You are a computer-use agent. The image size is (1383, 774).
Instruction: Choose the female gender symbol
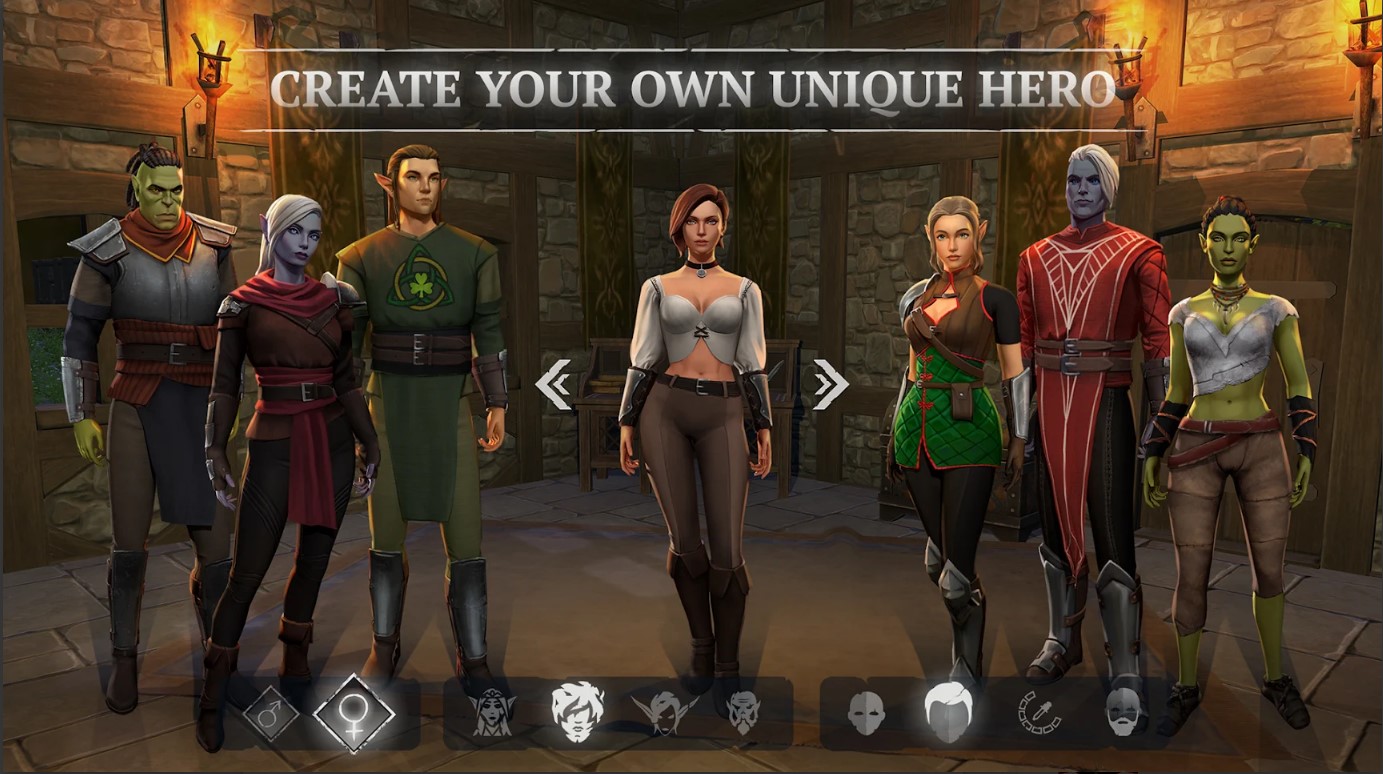[353, 714]
